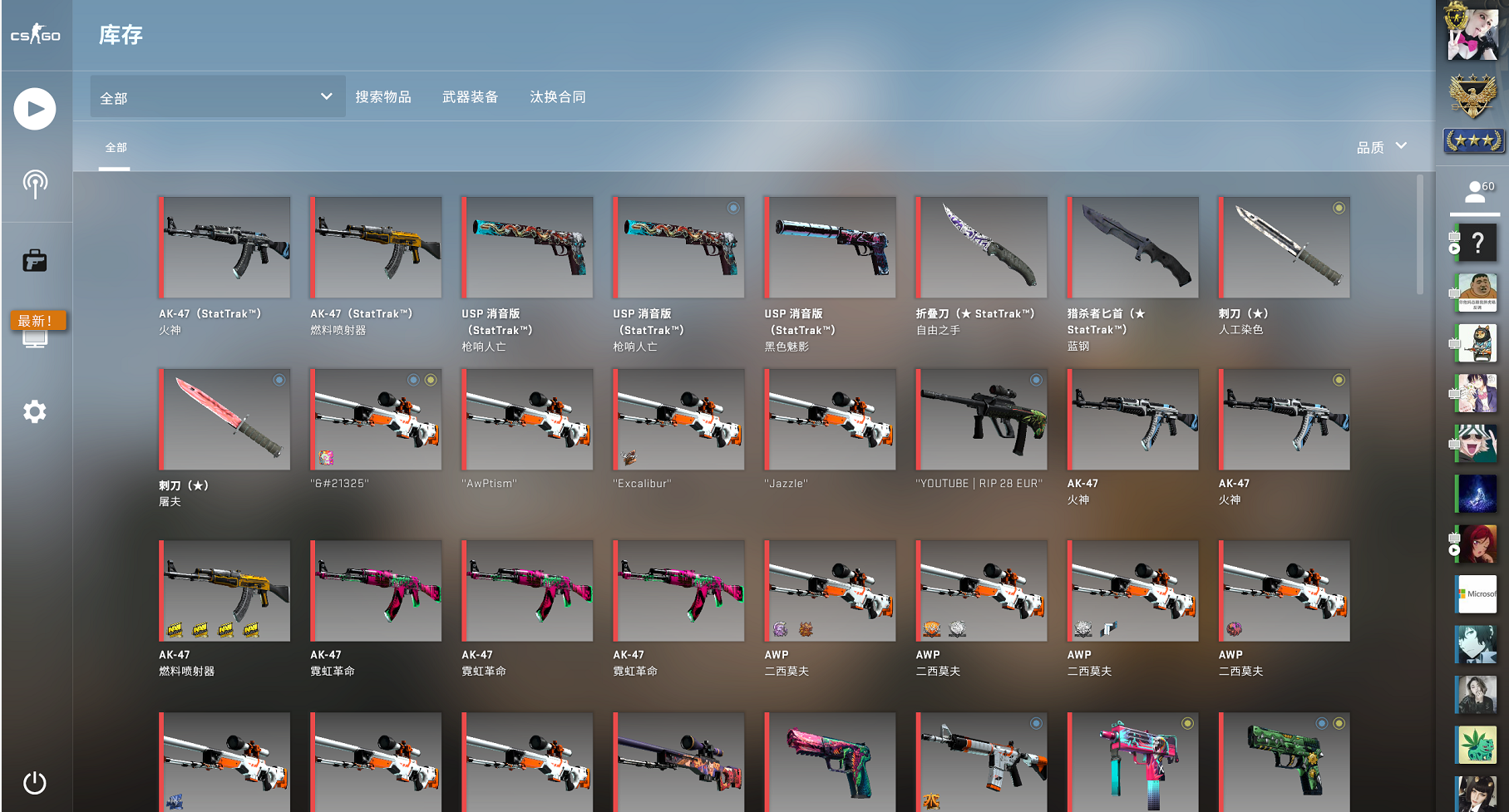Select the green play icon to start game
1509x812 pixels.
(x=35, y=108)
